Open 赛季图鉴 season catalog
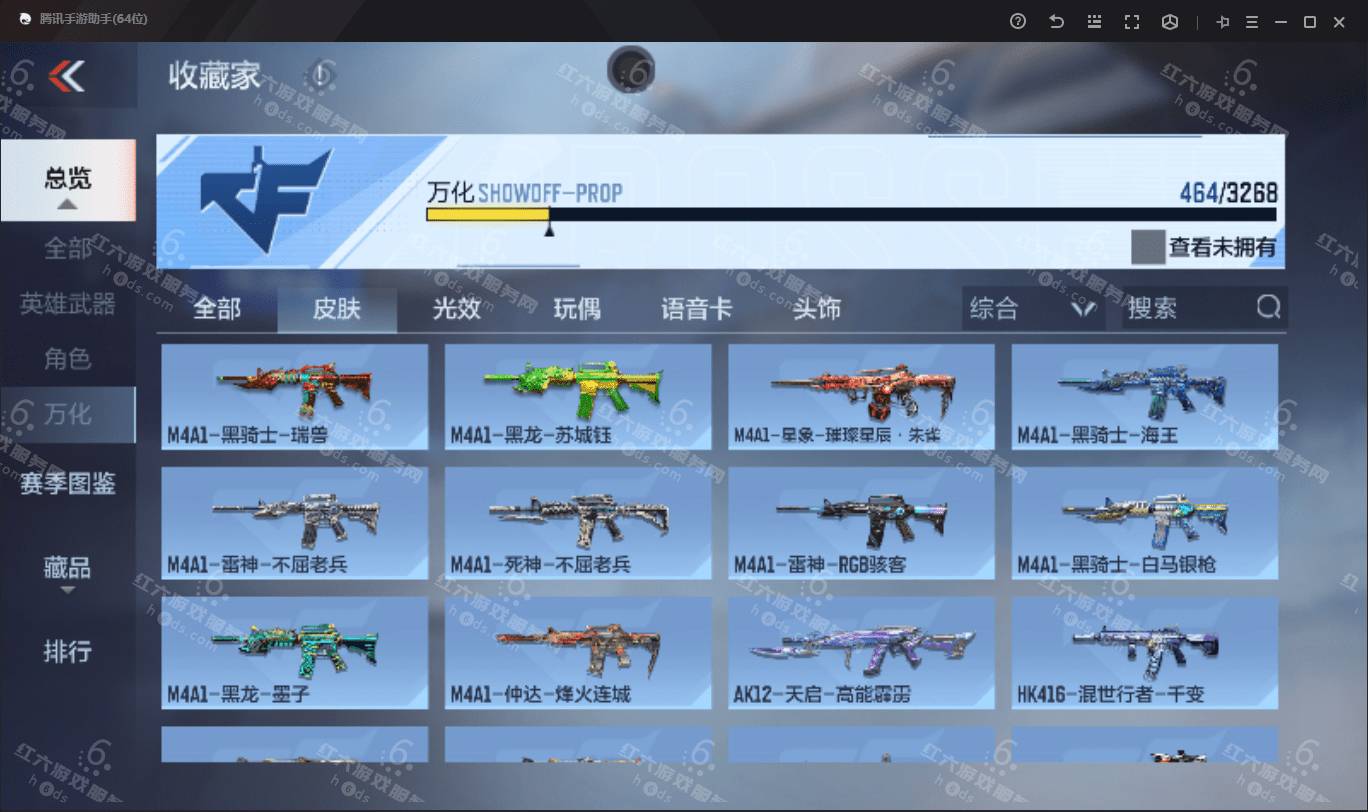The image size is (1368, 812). (x=67, y=484)
